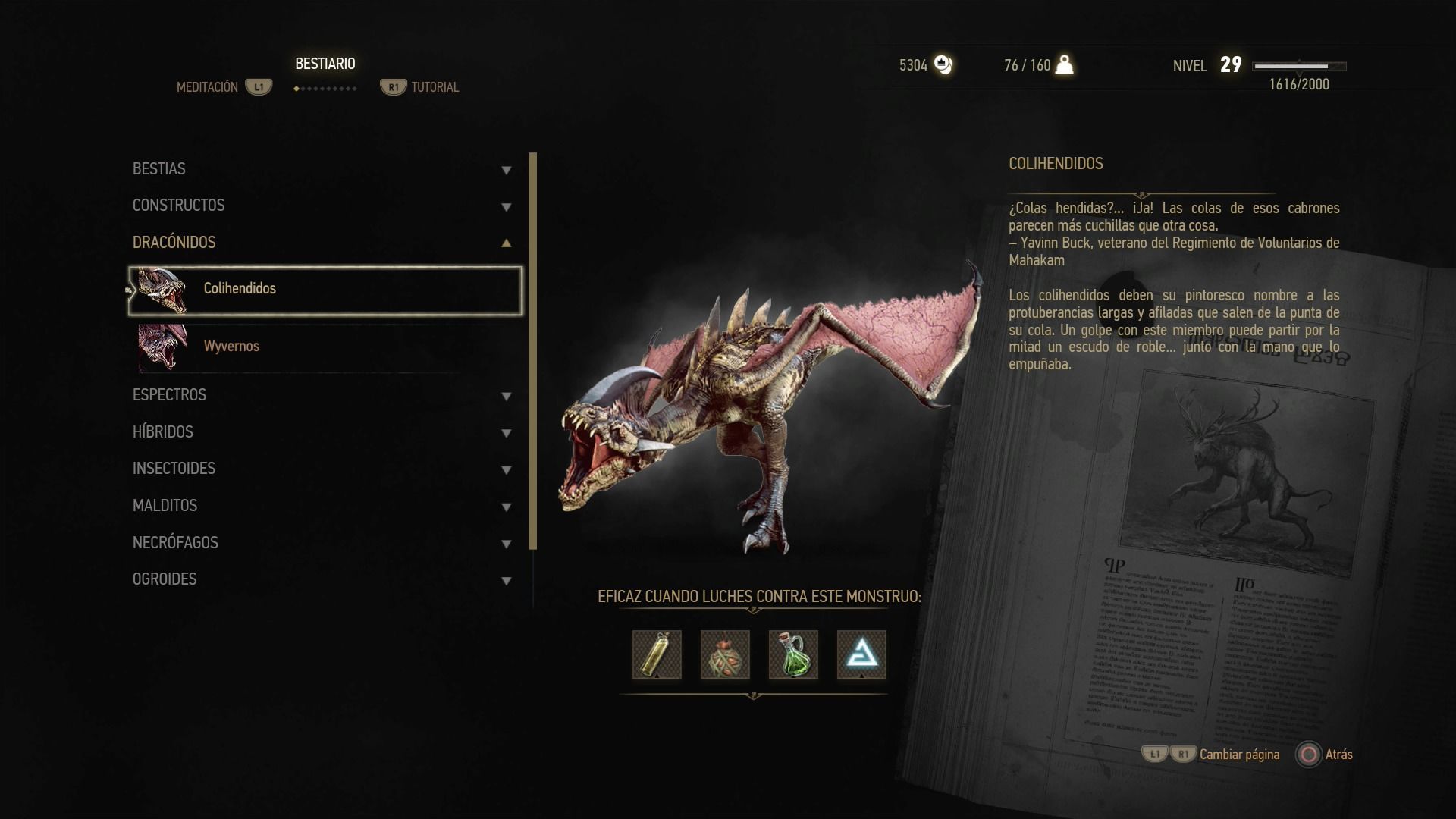This screenshot has width=1456, height=819.
Task: Choose the Aard sign triangle icon
Action: point(861,654)
